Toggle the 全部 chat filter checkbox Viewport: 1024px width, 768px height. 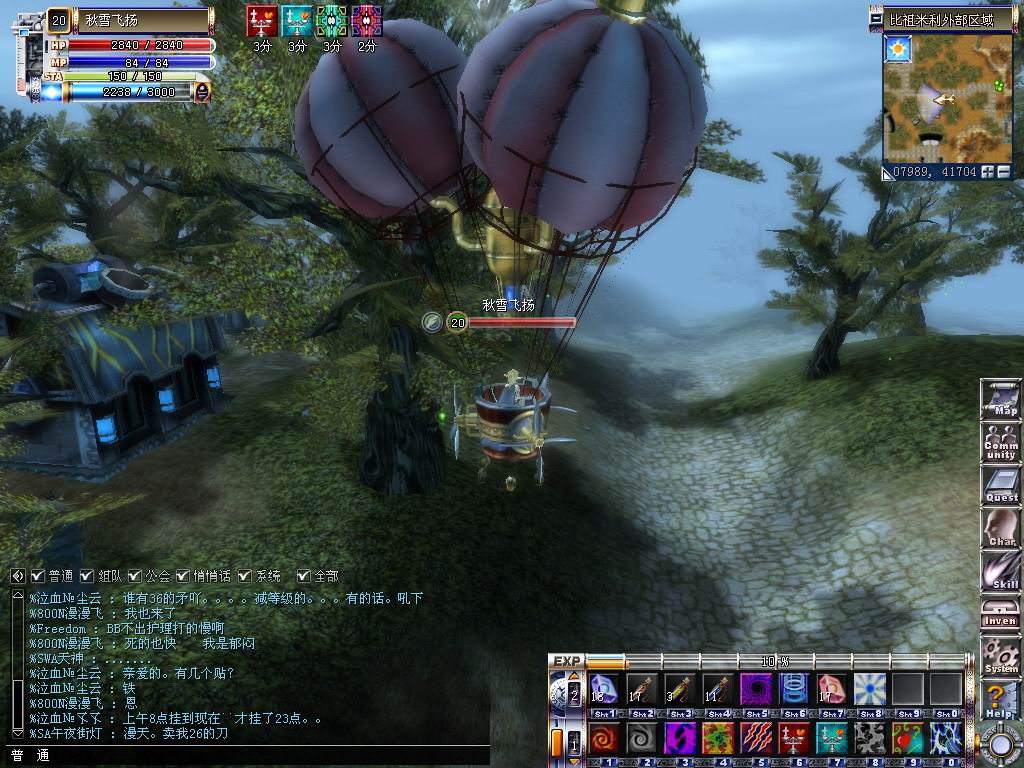(303, 576)
